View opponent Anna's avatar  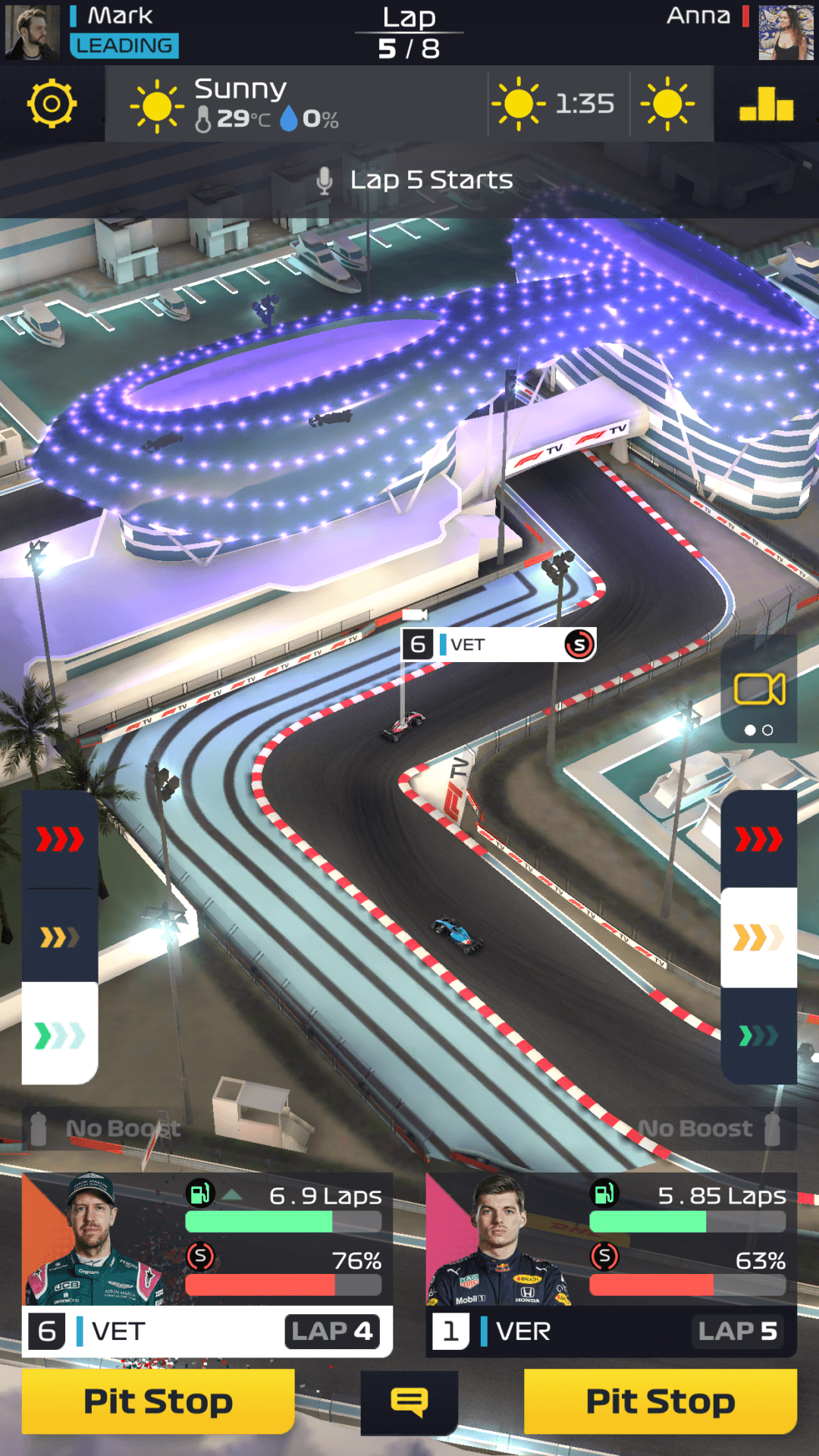(786, 32)
